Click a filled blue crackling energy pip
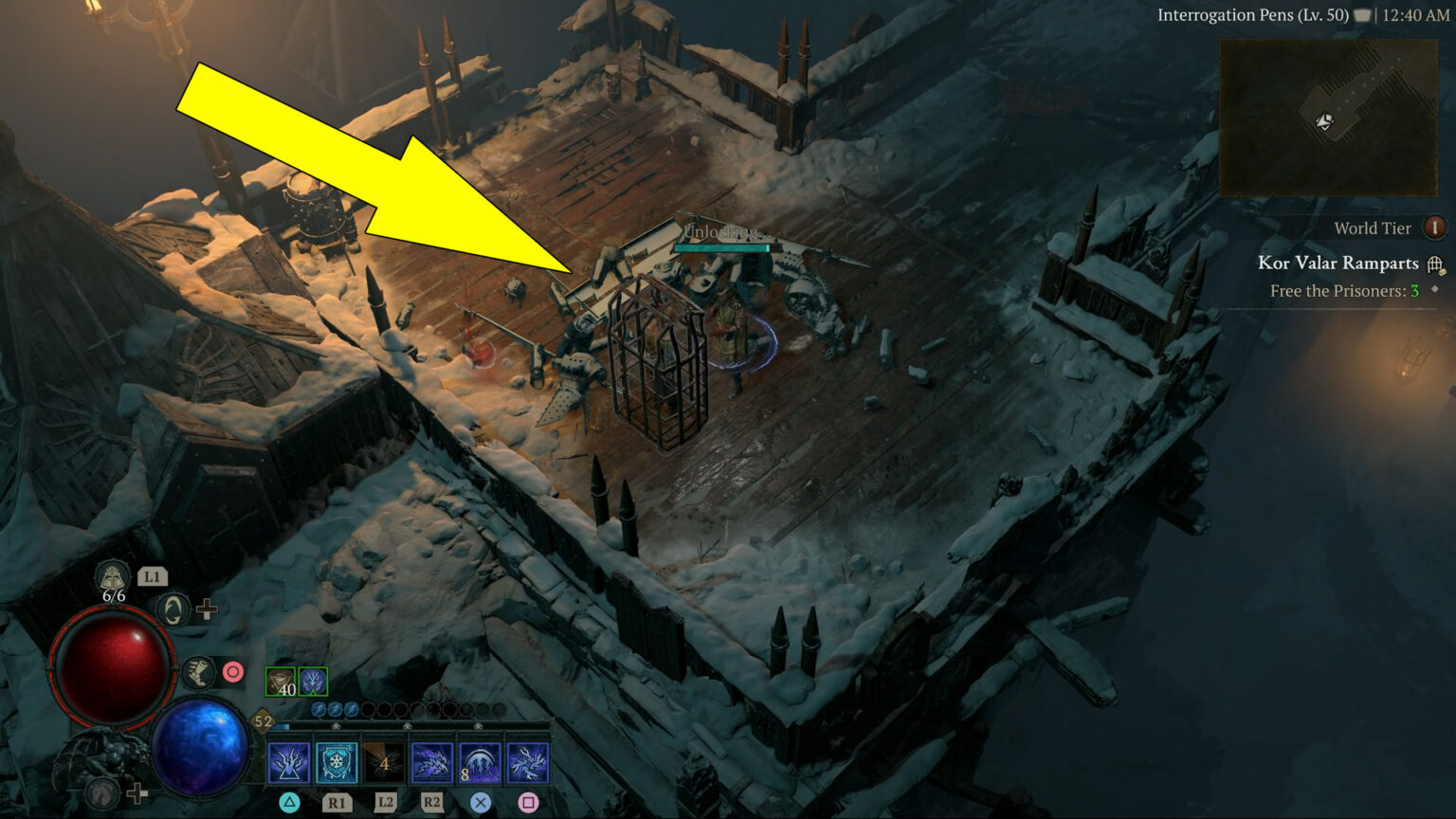The width and height of the screenshot is (1456, 819). coord(334,709)
